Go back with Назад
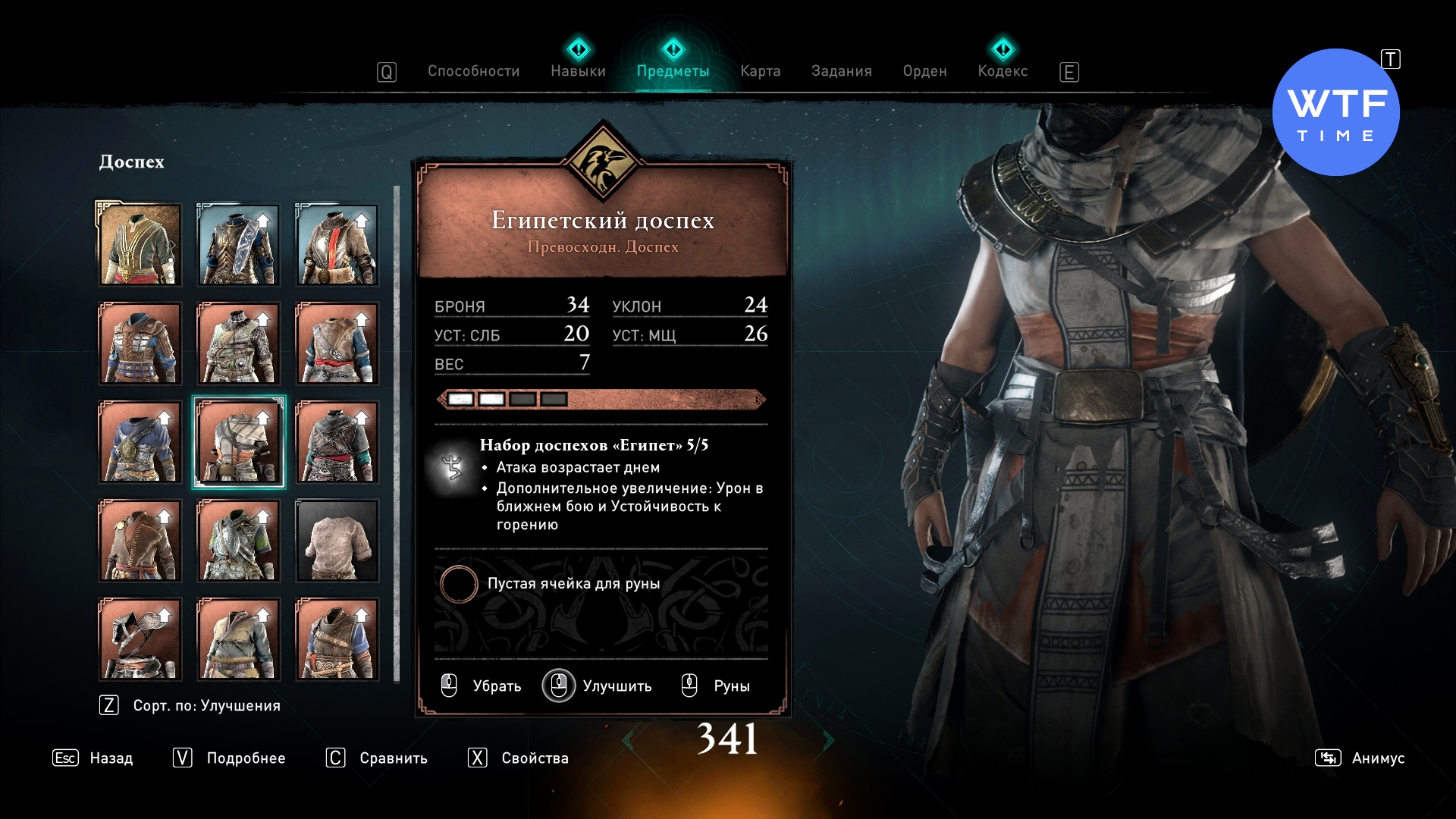 point(93,758)
